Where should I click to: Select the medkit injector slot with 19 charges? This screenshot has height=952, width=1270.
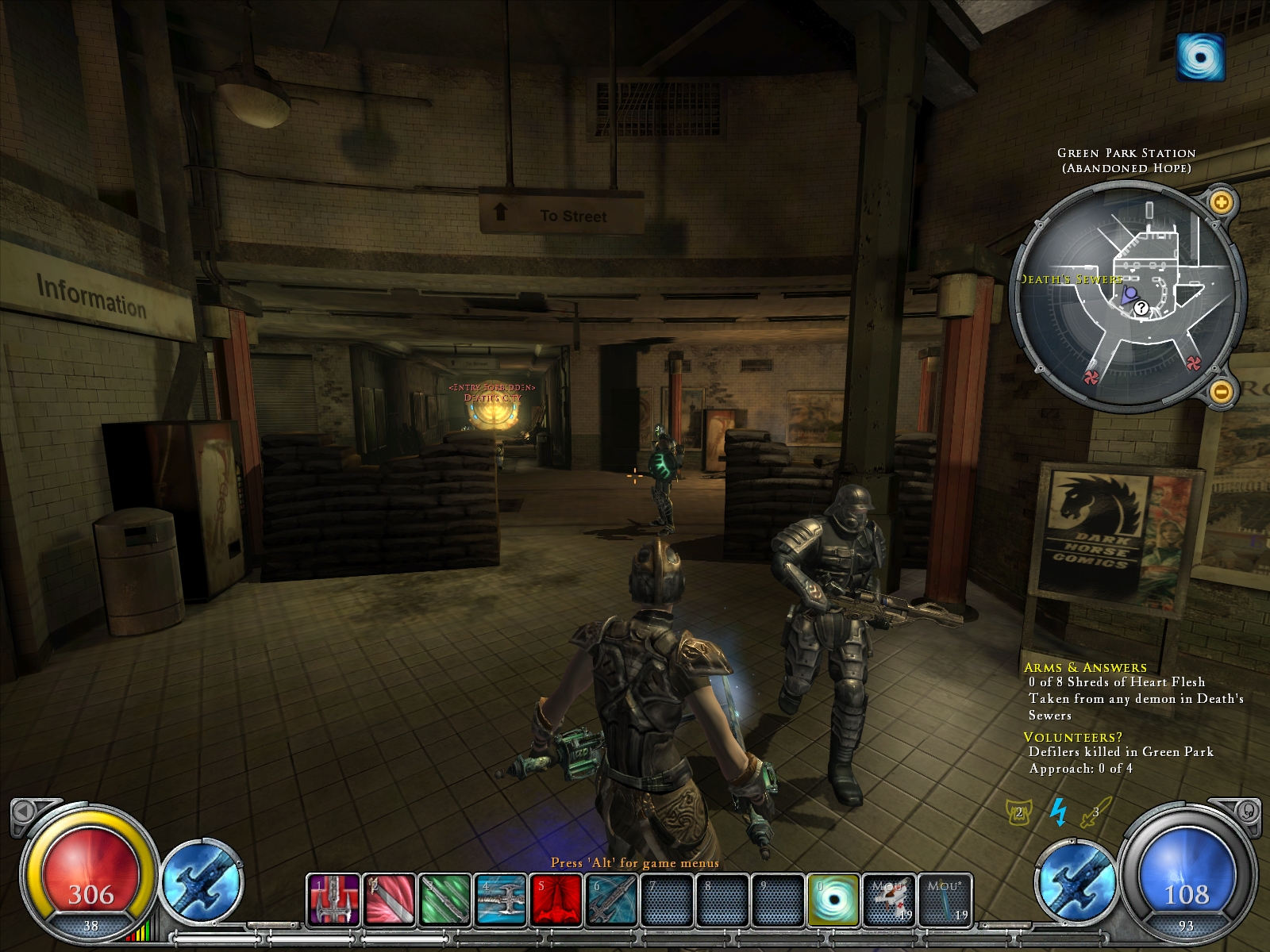pos(890,900)
